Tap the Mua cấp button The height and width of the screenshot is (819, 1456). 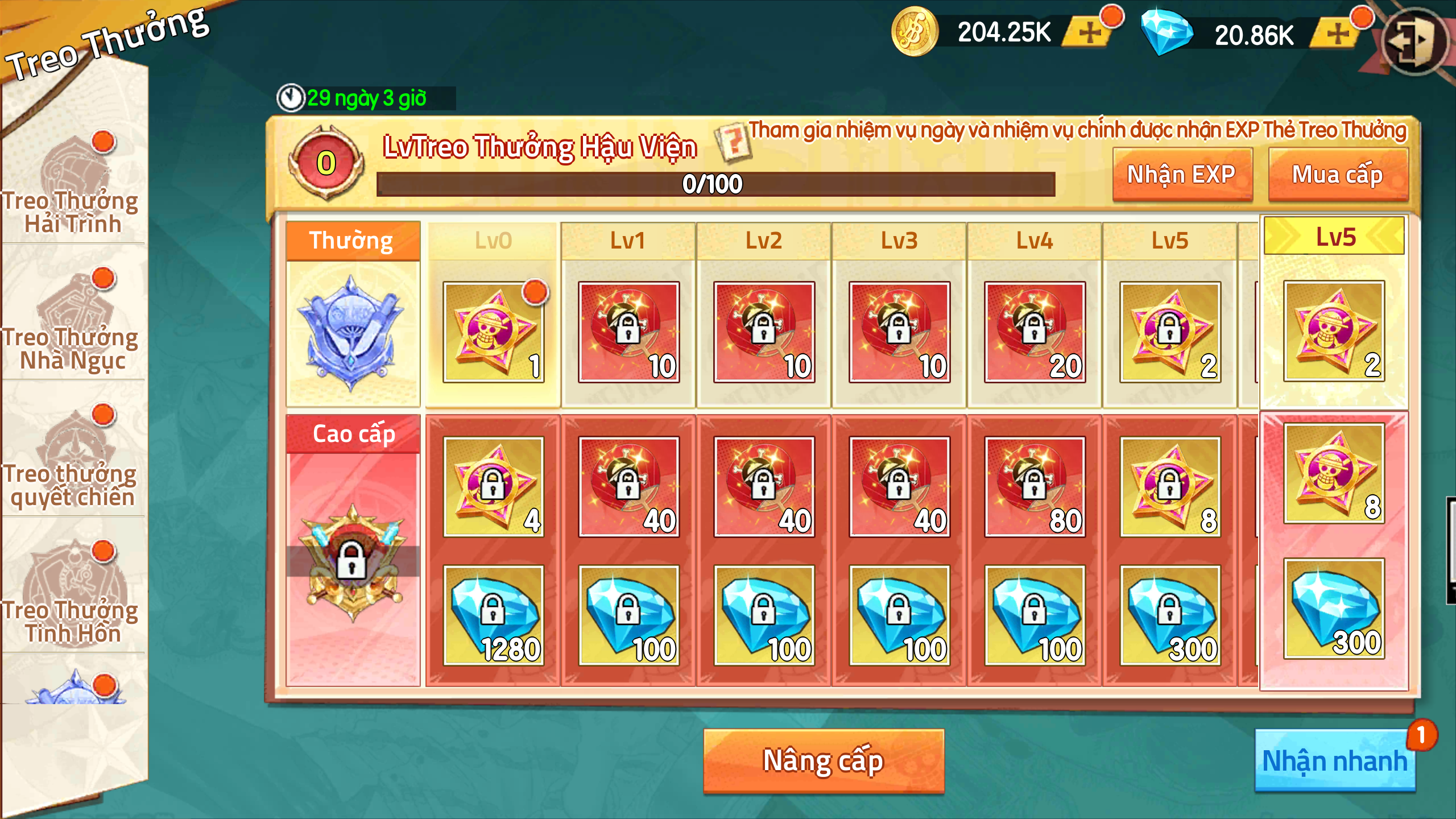(x=1338, y=175)
